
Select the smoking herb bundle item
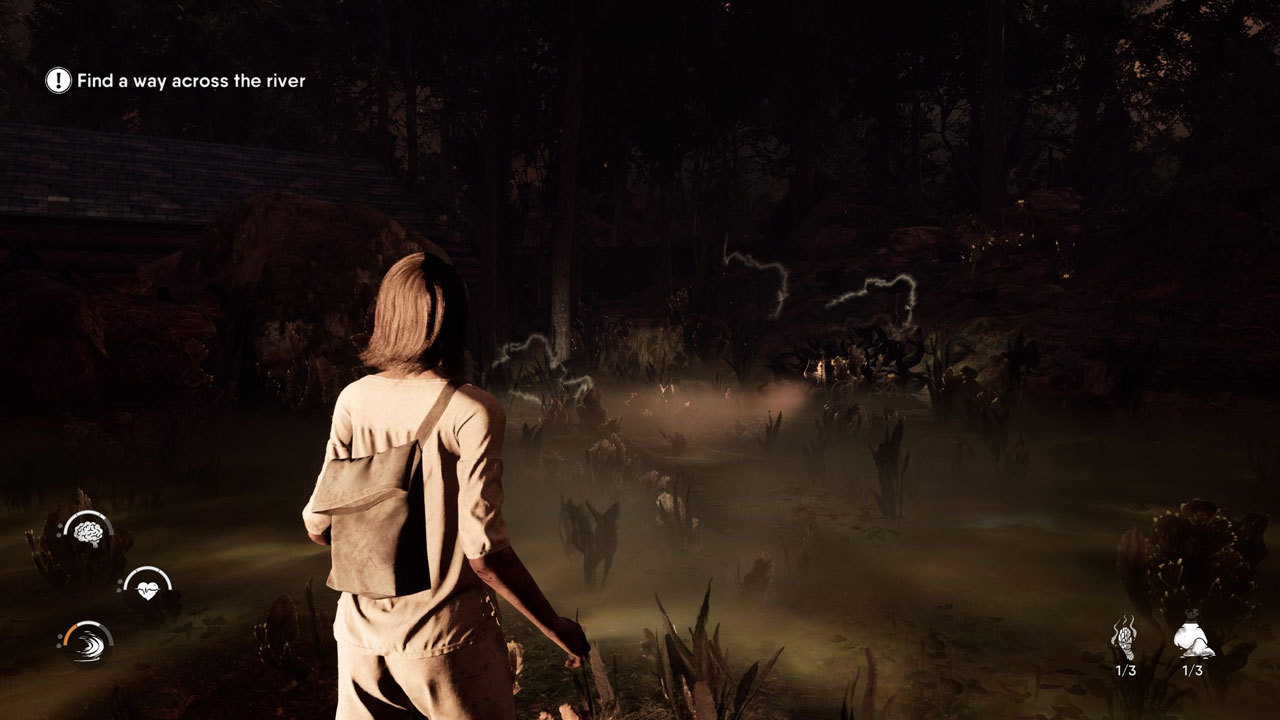(1125, 639)
